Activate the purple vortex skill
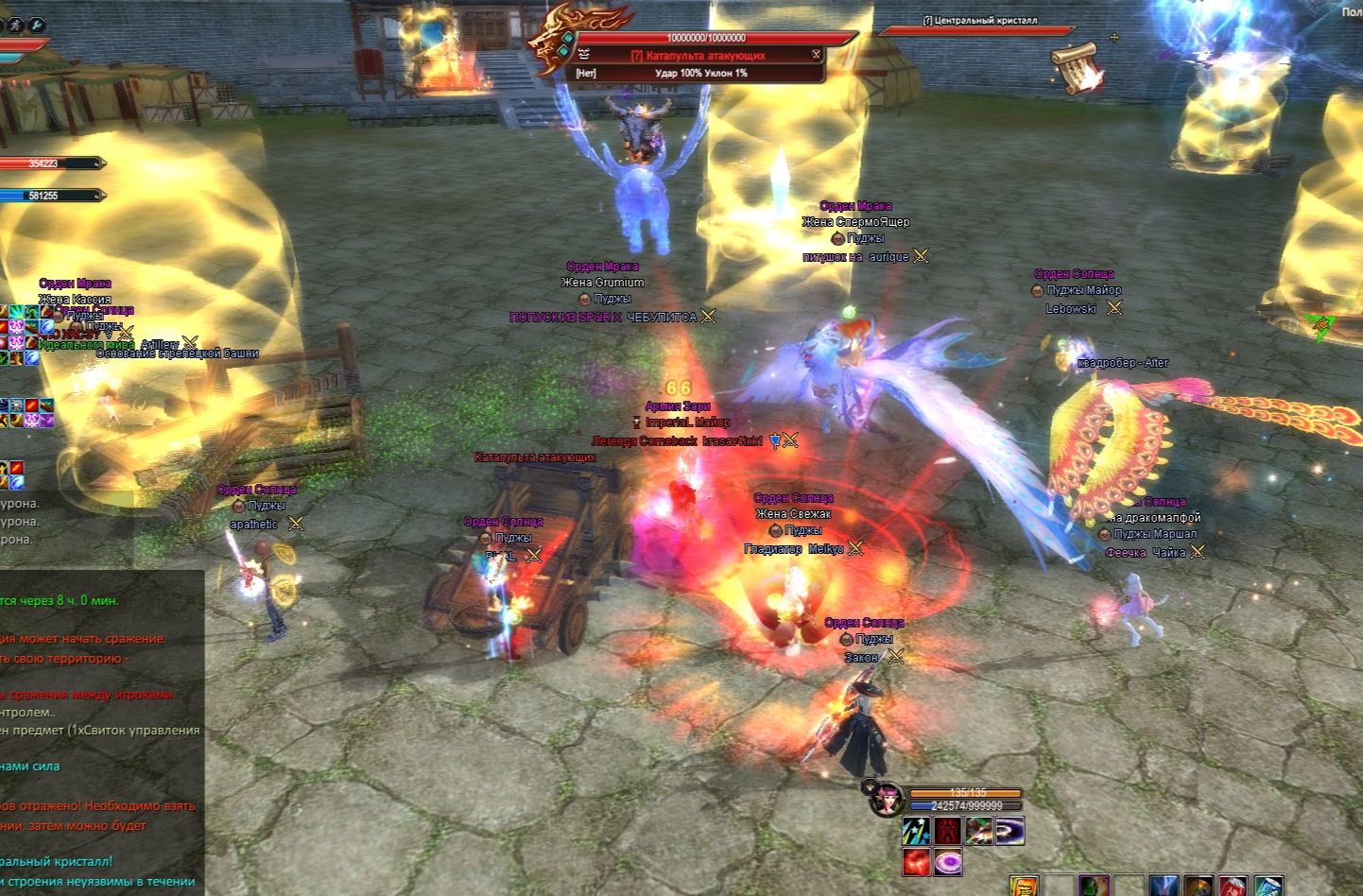The height and width of the screenshot is (896, 1363). point(1009,831)
